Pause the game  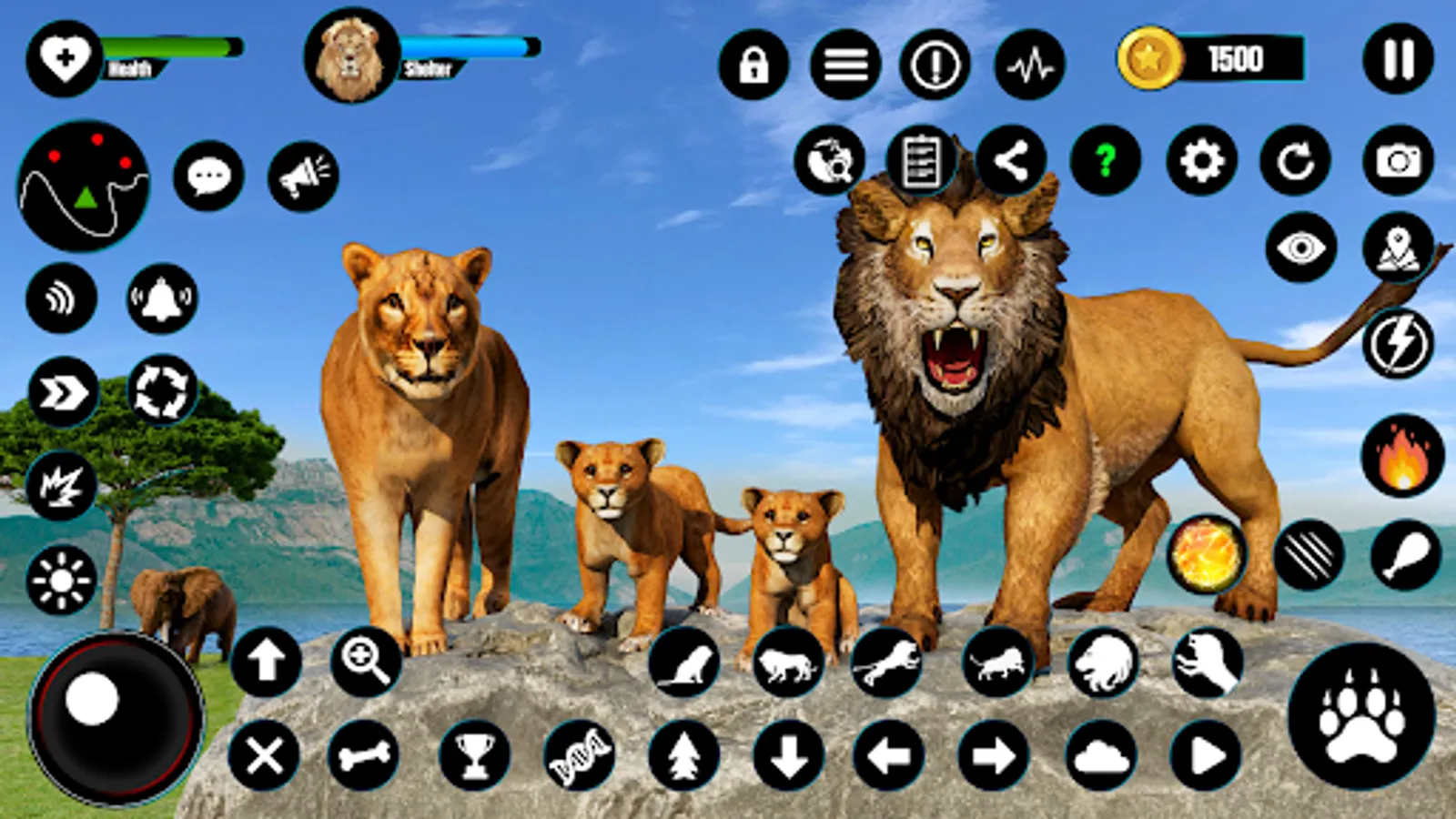(x=1397, y=59)
